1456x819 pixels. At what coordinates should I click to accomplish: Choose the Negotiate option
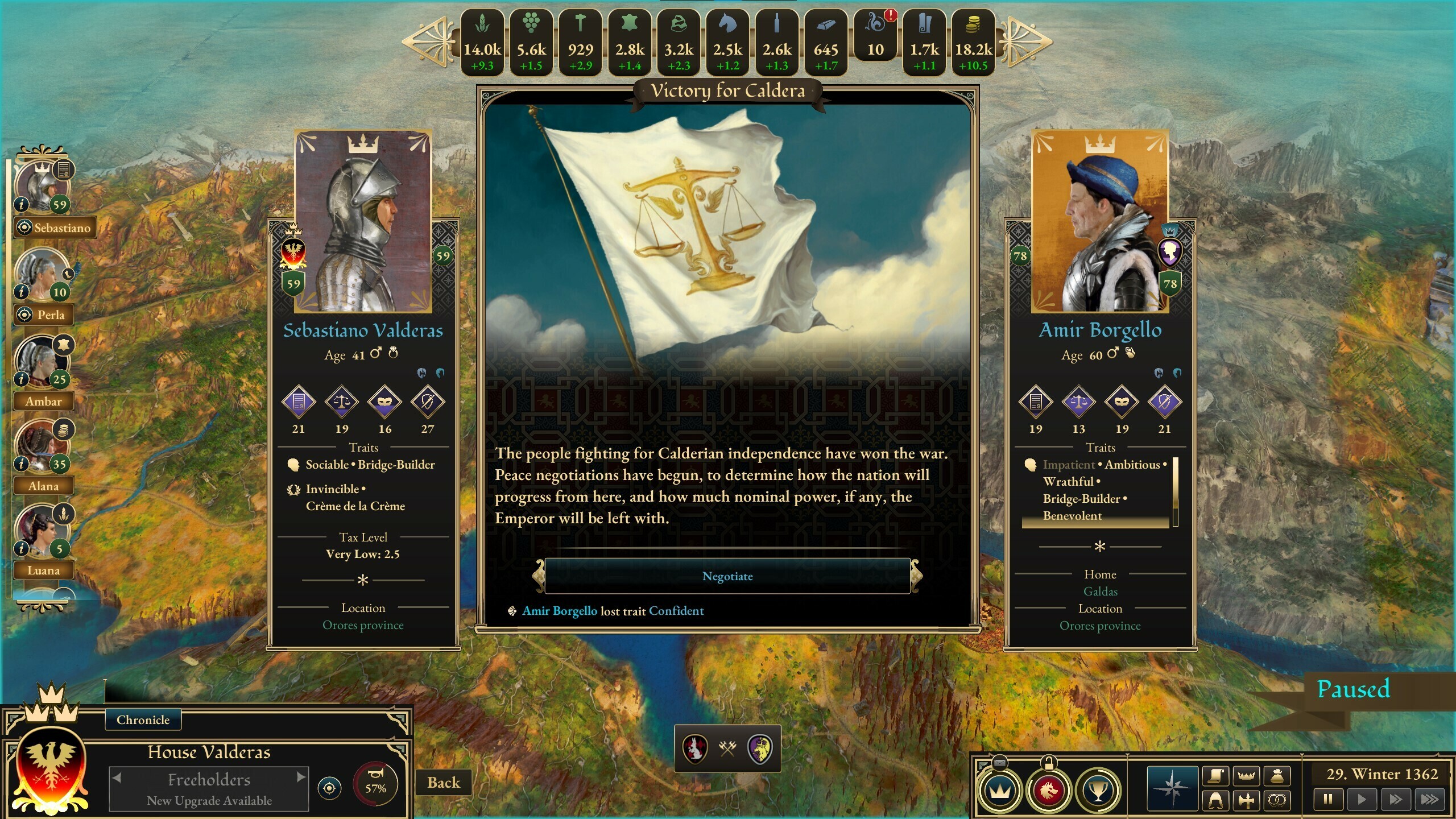click(727, 576)
